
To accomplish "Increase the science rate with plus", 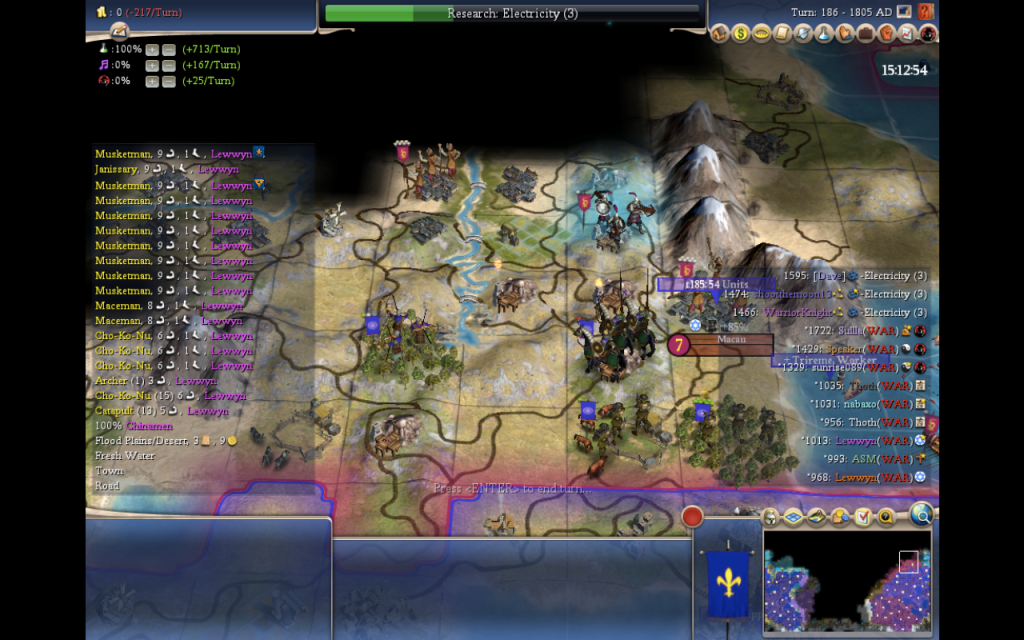I will pos(152,49).
